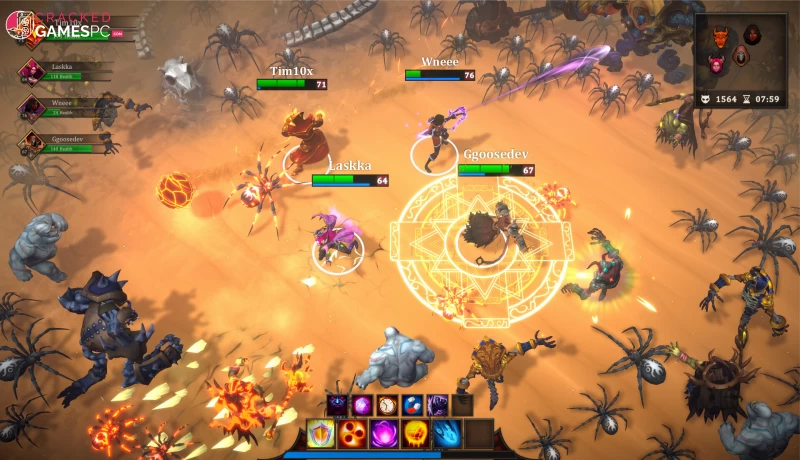
Task: Click the hooded figure marker on minimap
Action: click(x=740, y=55)
